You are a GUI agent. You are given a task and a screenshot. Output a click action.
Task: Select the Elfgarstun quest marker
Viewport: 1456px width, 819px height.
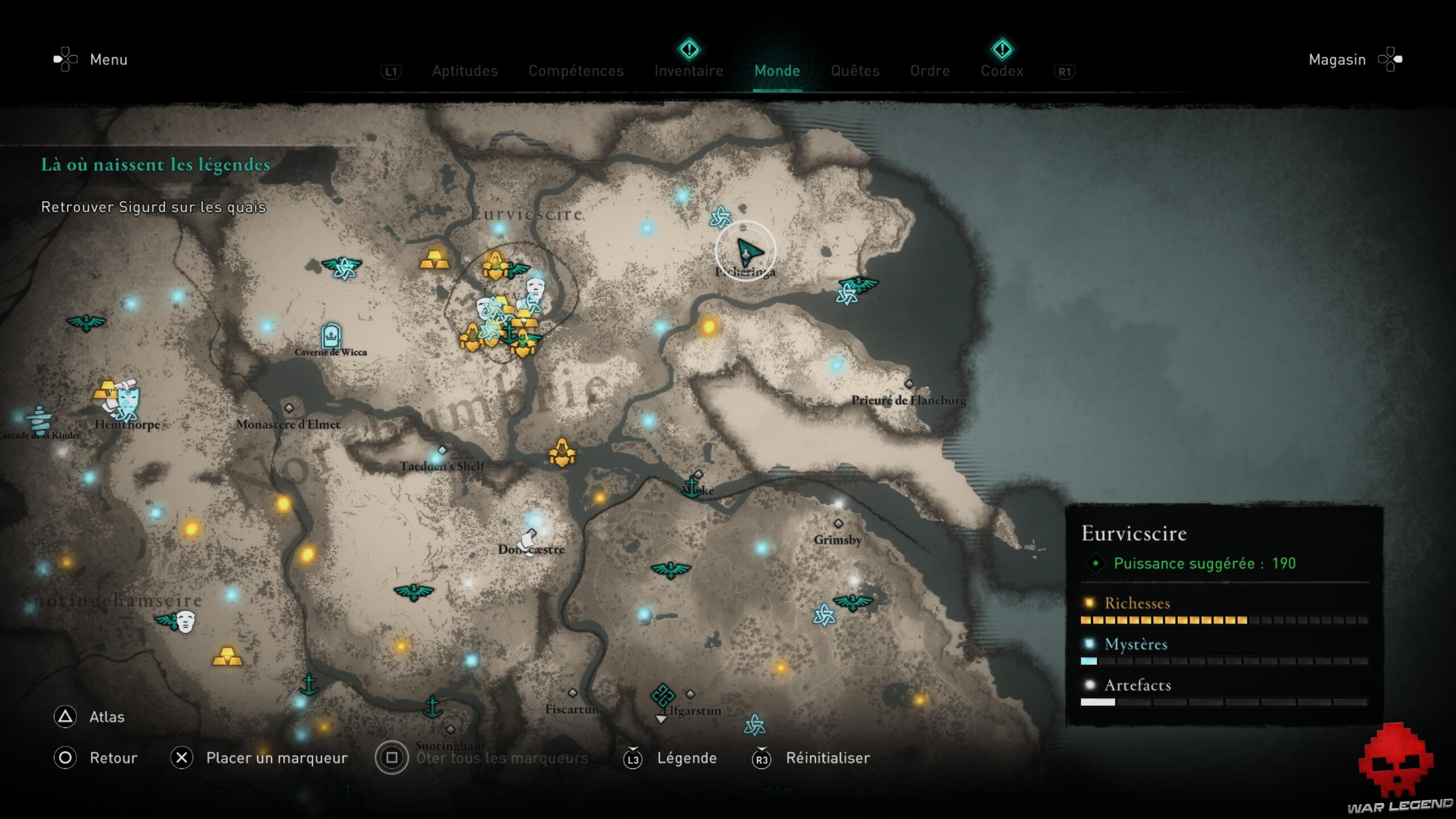coord(663,695)
